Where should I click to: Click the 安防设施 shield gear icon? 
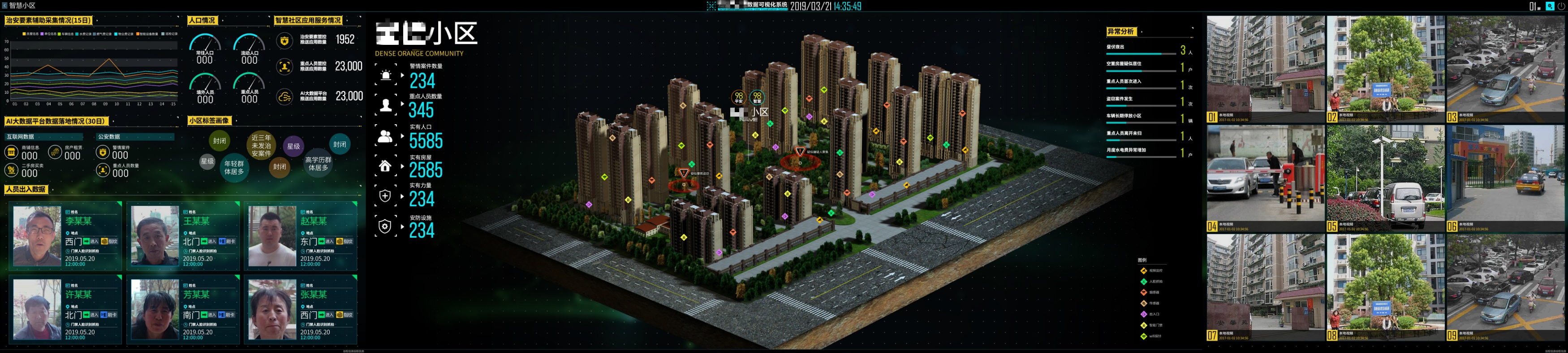(x=385, y=227)
